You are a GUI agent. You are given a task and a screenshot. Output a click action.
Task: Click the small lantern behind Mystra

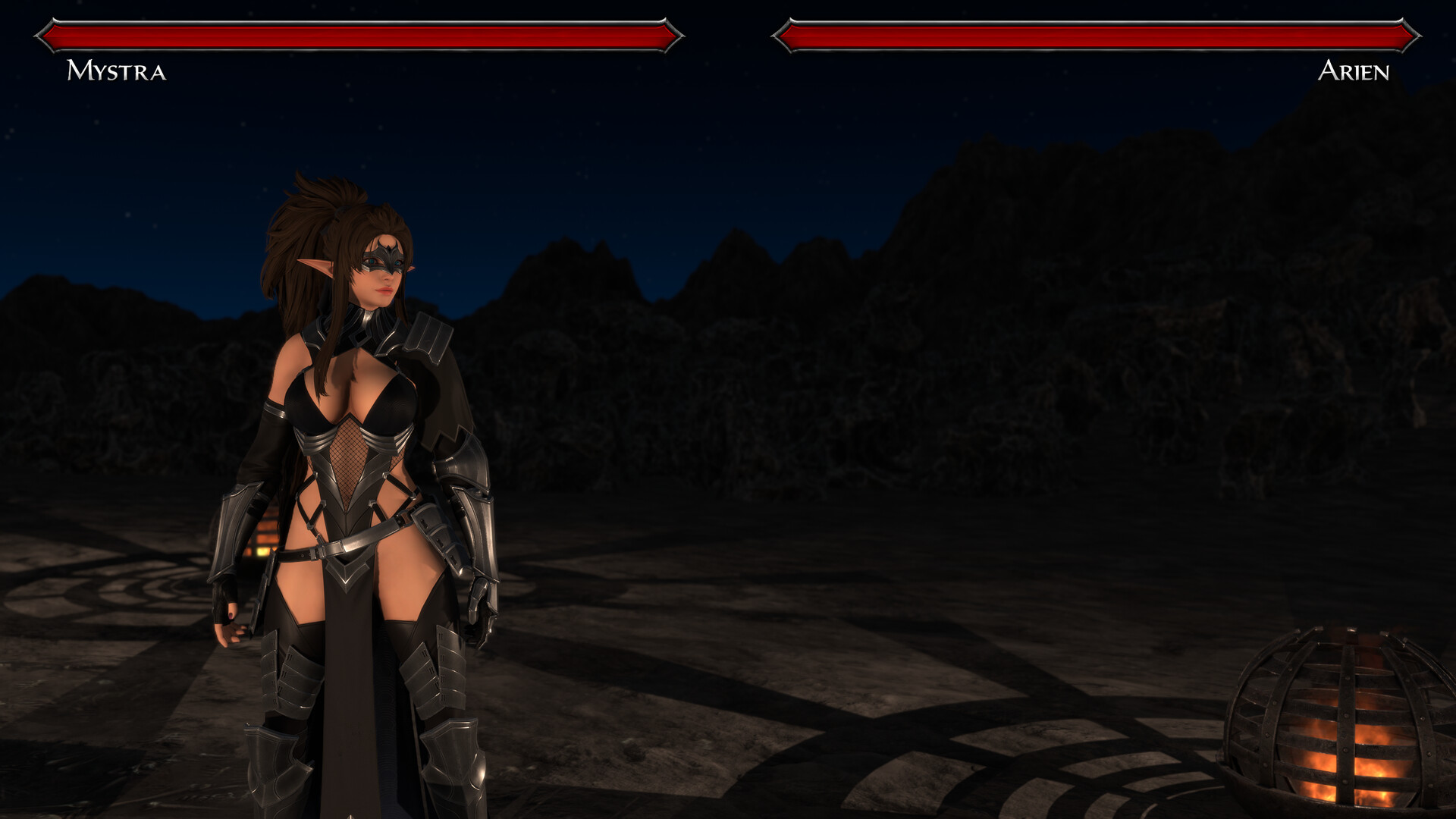coord(262,538)
